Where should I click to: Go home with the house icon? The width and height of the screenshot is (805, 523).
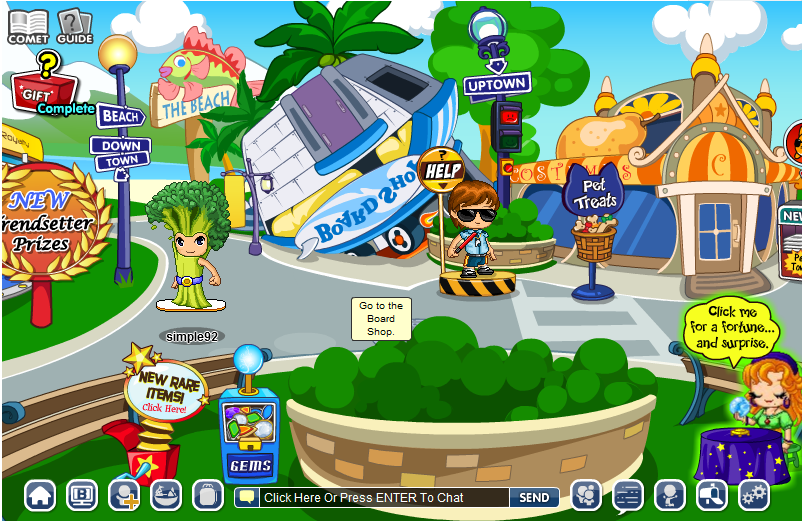point(40,495)
